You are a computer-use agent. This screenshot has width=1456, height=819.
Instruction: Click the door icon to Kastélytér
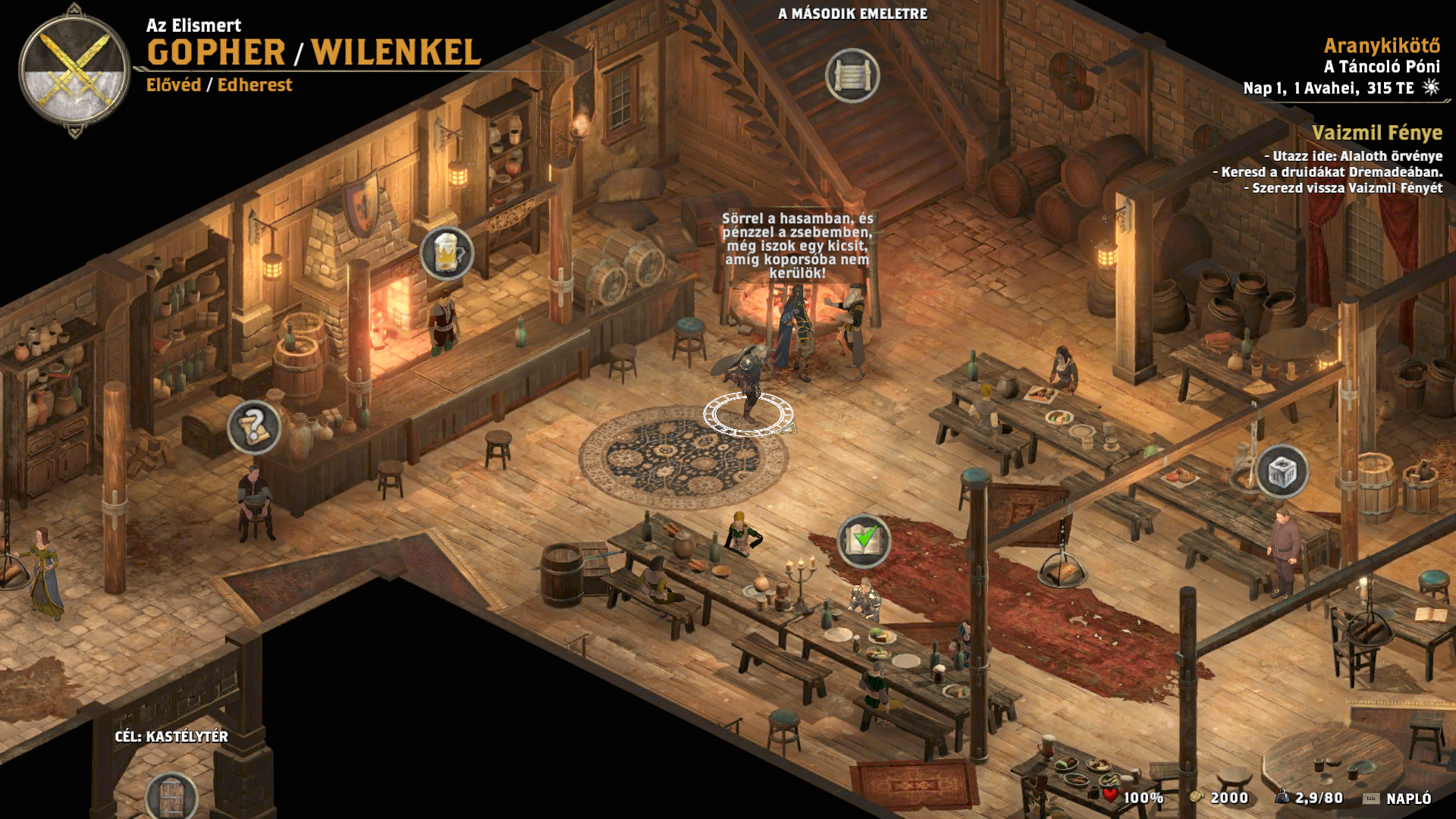[x=171, y=797]
